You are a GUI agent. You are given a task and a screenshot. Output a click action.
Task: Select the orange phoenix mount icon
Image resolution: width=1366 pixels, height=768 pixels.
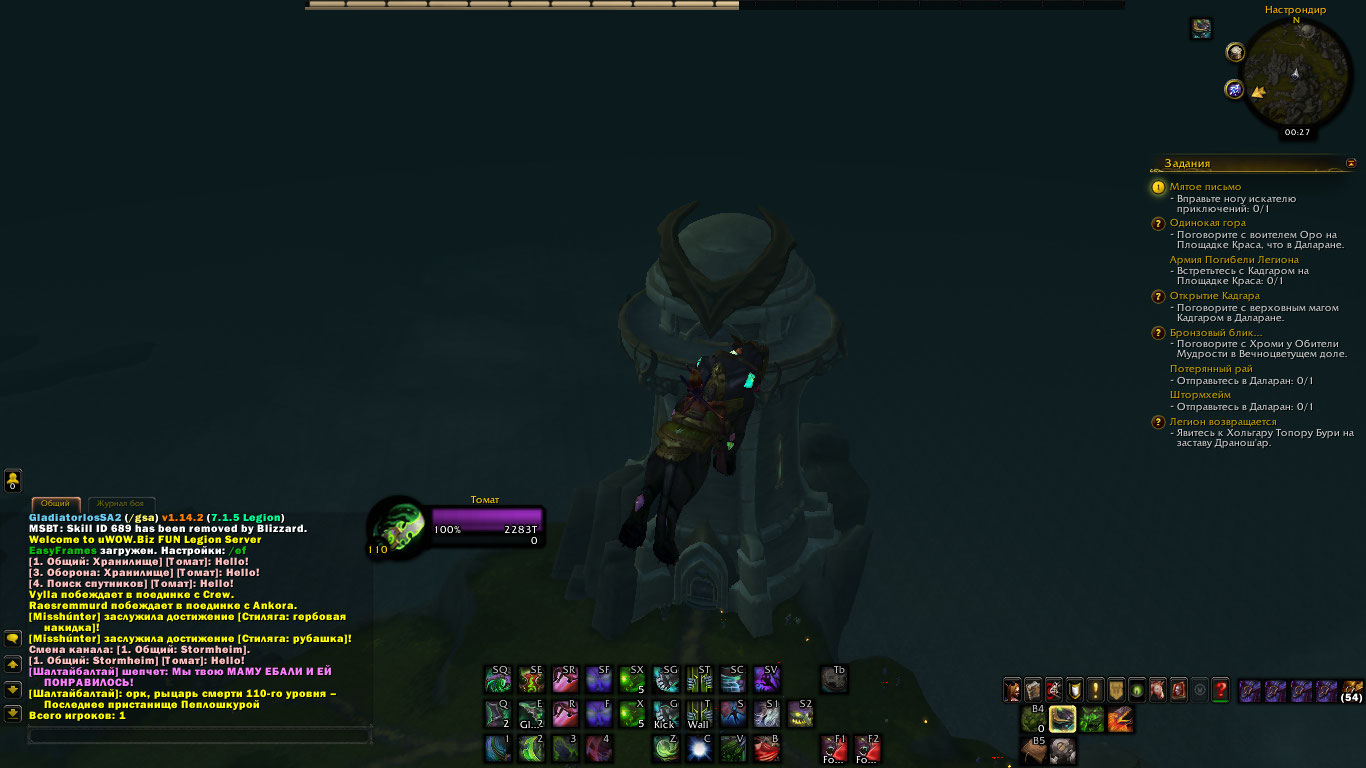[1120, 719]
